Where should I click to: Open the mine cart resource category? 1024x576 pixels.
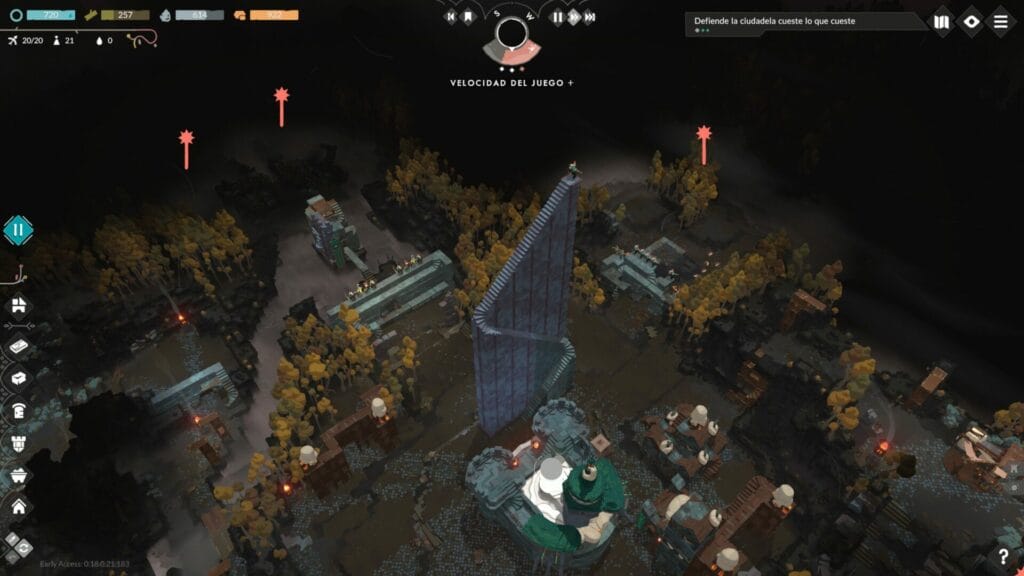tap(18, 476)
